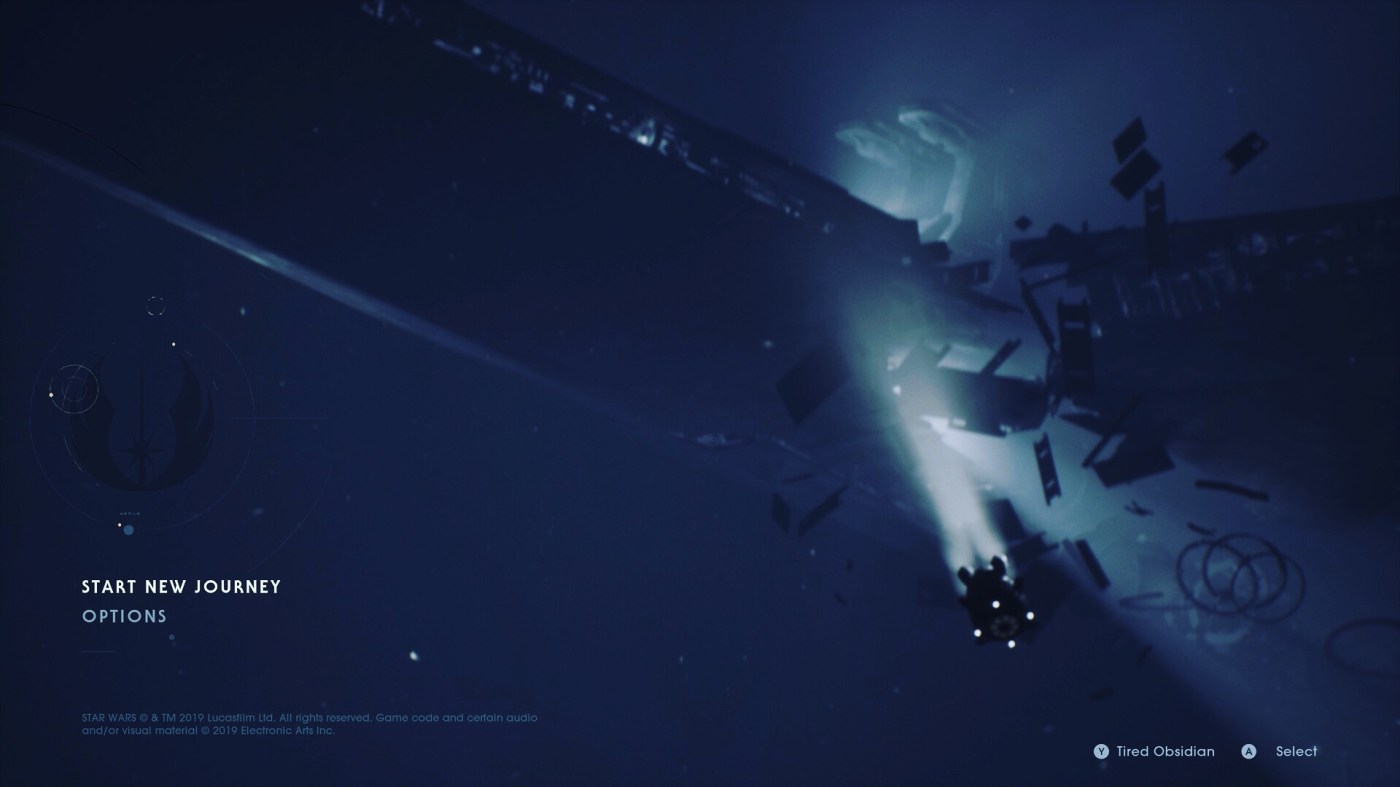Viewport: 1400px width, 787px height.
Task: Select Start New Journey
Action: pyautogui.click(x=181, y=587)
